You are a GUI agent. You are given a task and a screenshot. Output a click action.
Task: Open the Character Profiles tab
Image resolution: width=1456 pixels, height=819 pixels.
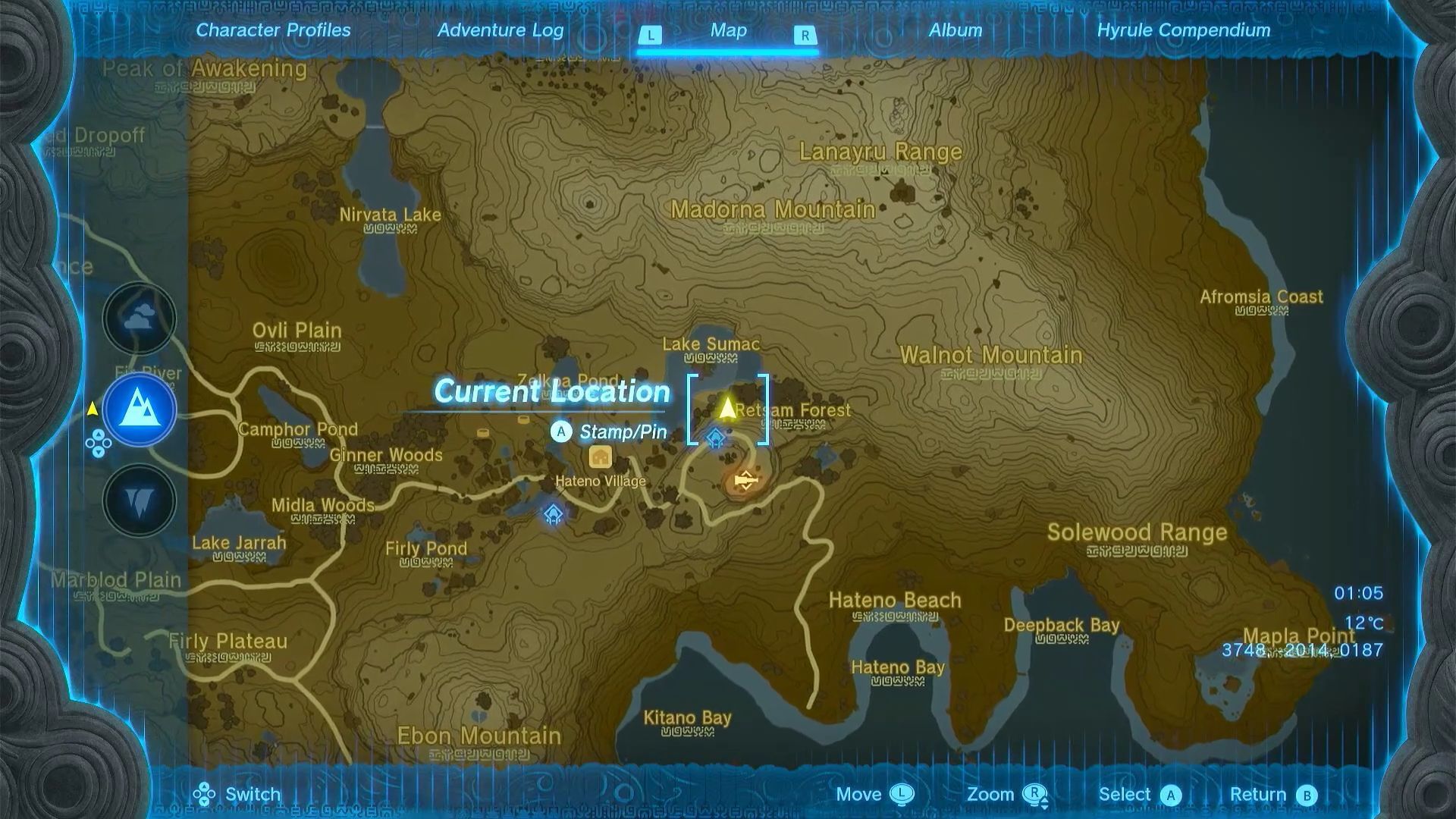click(x=272, y=30)
